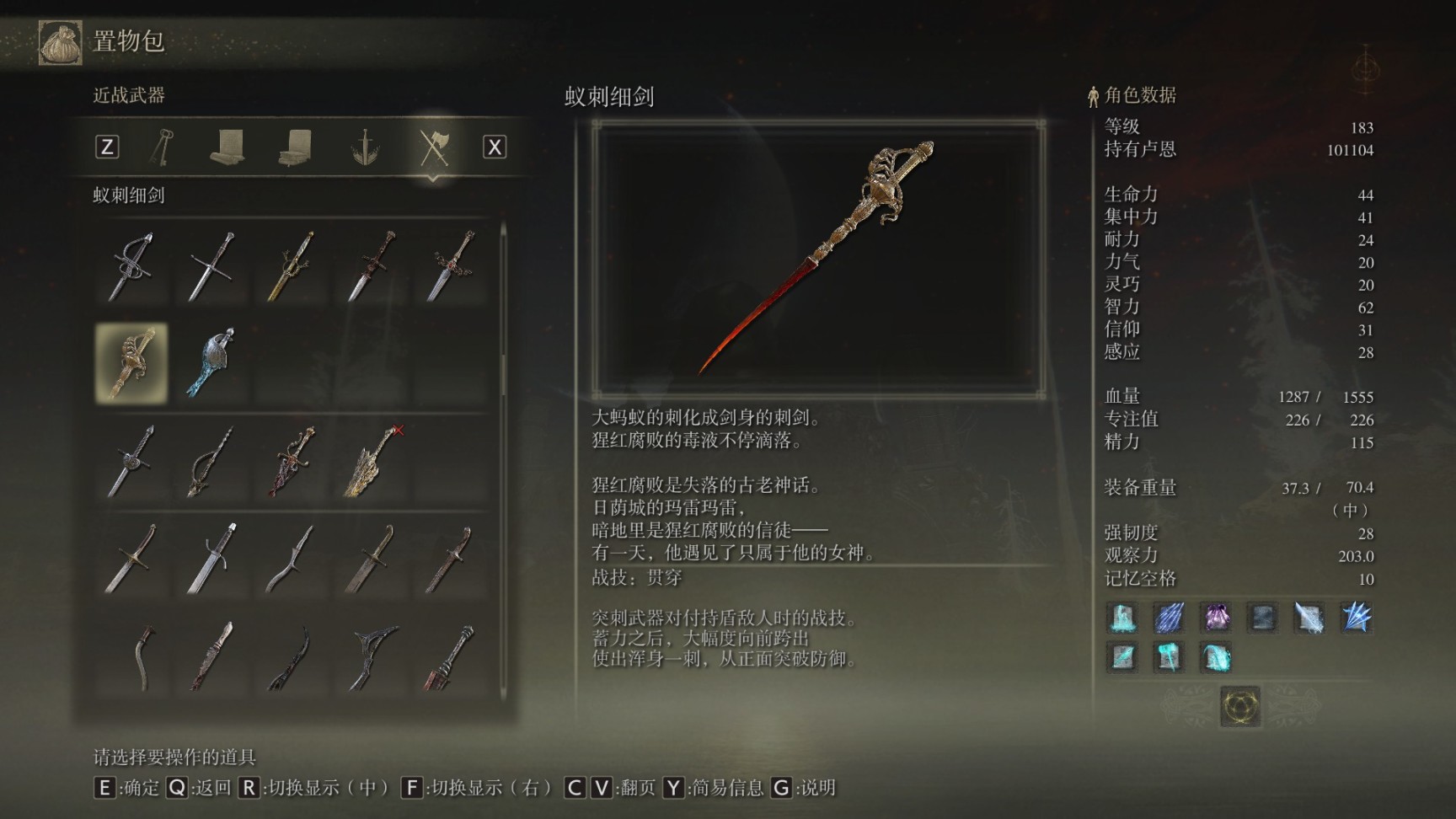The width and height of the screenshot is (1456, 819).
Task: Click the purple memorized spell icon
Action: pos(1216,618)
